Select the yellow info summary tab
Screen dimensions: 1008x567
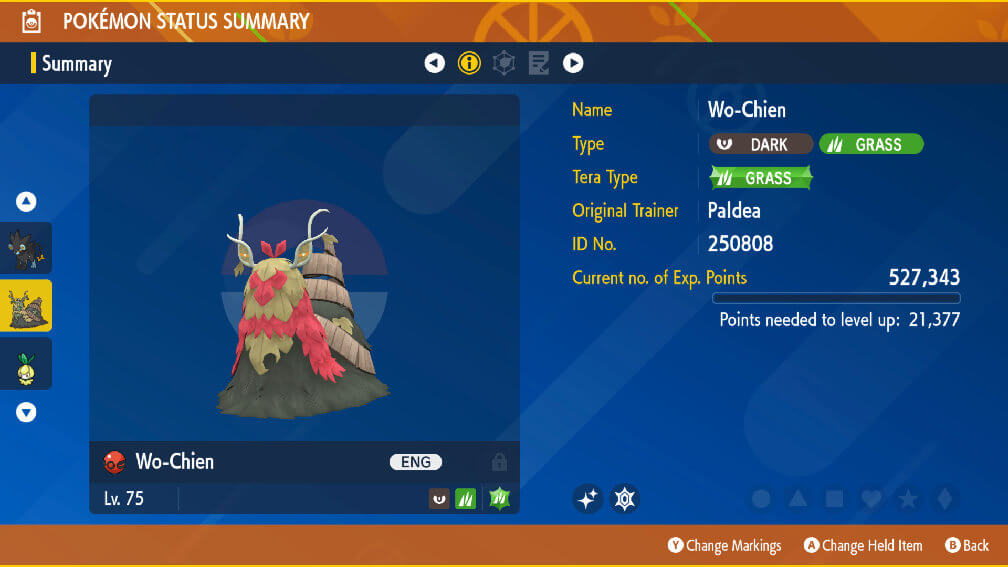(x=469, y=63)
